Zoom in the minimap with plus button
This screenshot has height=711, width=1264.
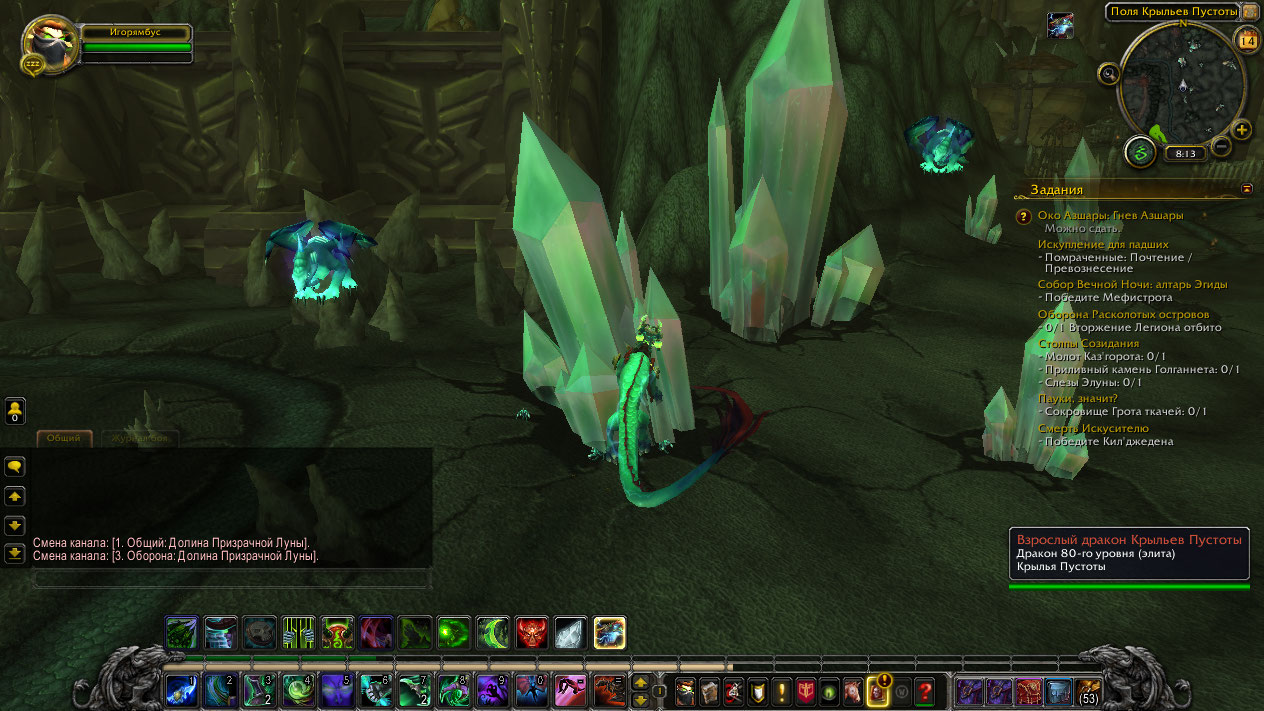[x=1242, y=130]
